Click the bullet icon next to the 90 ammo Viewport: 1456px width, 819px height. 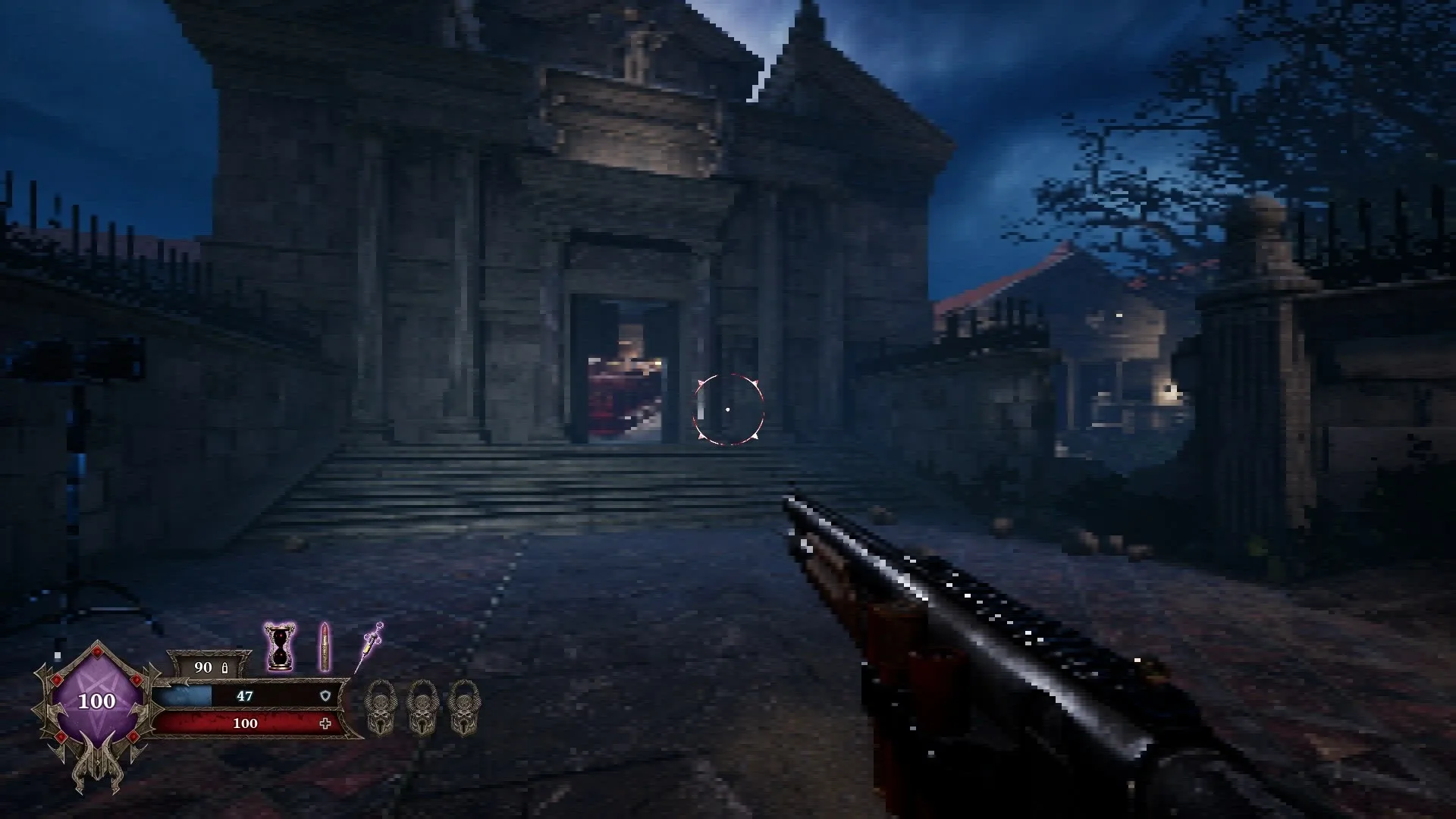coord(224,668)
